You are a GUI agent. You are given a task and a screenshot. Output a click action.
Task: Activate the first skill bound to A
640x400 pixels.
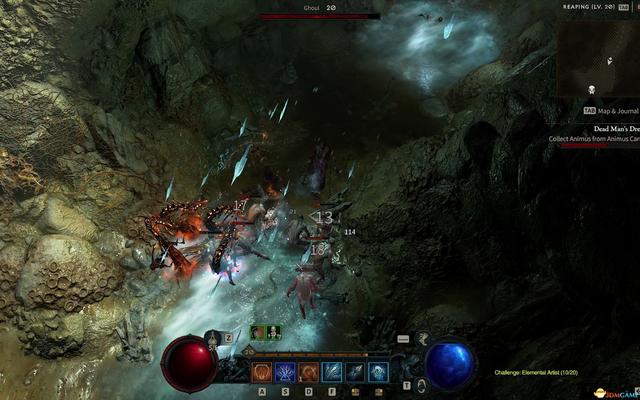[262, 372]
